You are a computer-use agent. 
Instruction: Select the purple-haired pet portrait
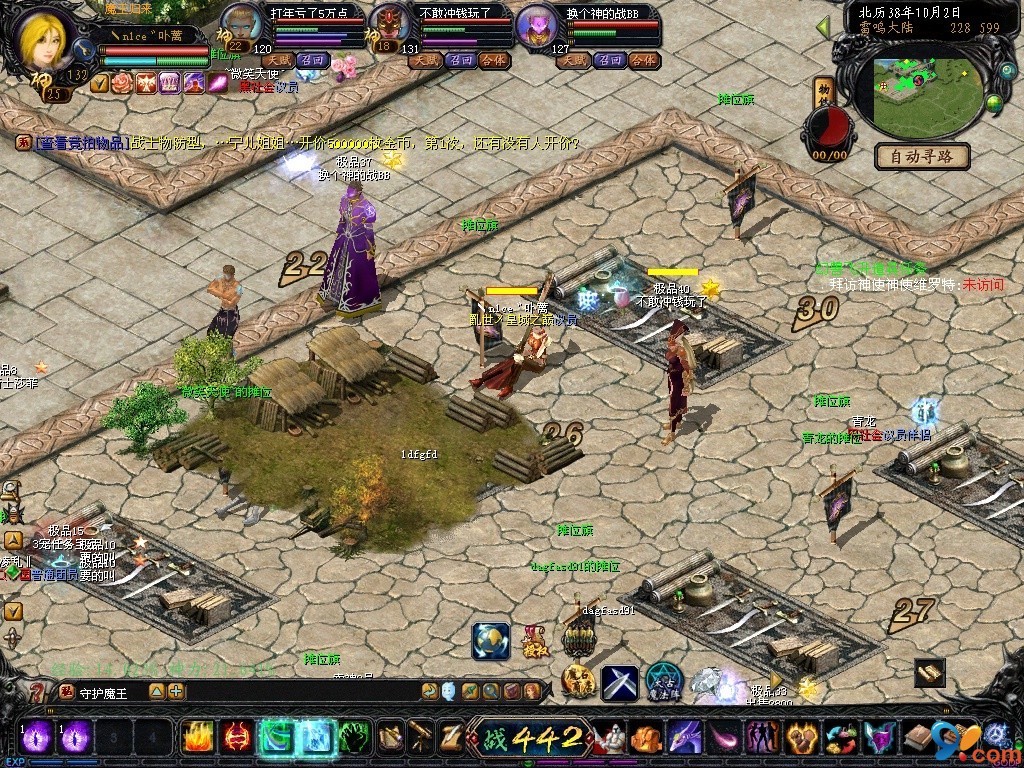[x=538, y=26]
